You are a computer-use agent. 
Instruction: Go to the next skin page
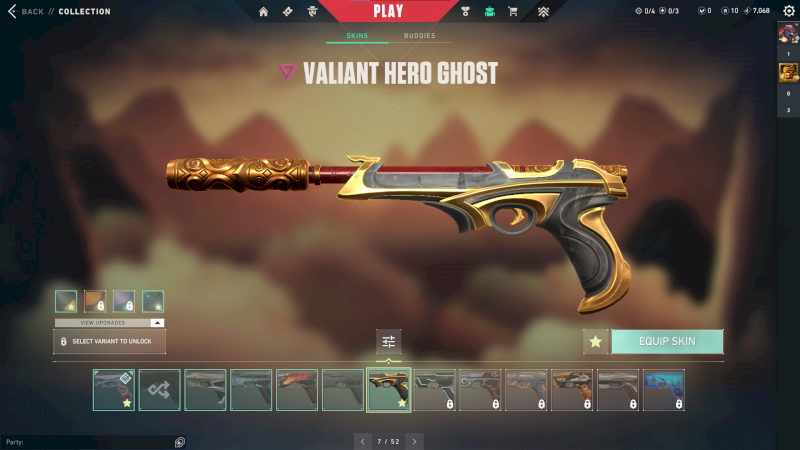pos(415,441)
